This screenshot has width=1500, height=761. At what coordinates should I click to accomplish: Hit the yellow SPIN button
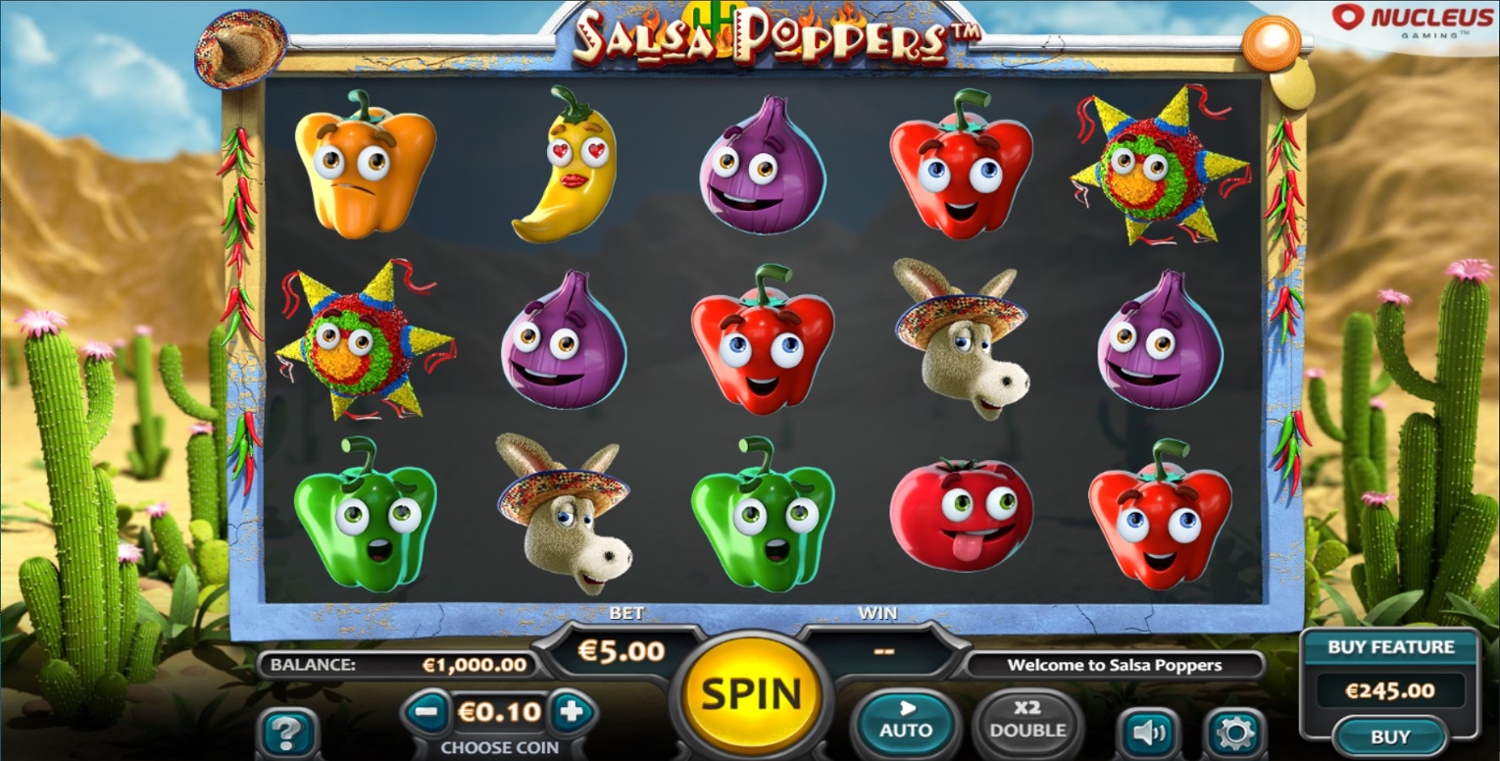[x=751, y=693]
